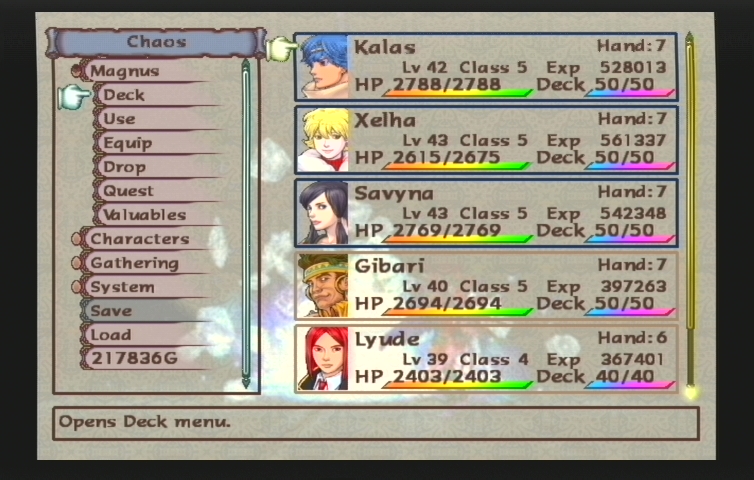Open the Magnus menu category
Image resolution: width=754 pixels, height=480 pixels.
point(125,71)
